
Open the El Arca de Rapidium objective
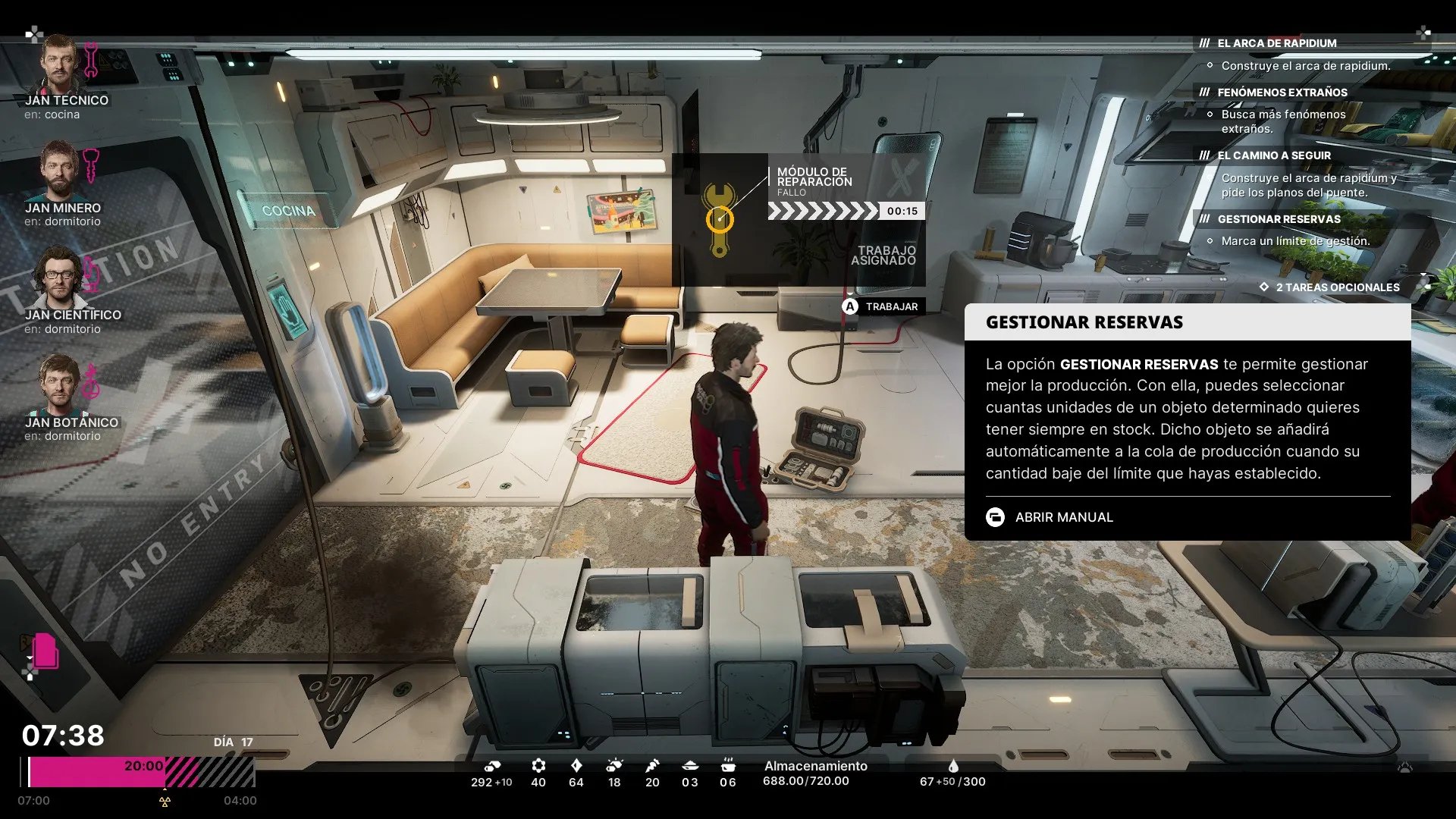pos(1276,43)
